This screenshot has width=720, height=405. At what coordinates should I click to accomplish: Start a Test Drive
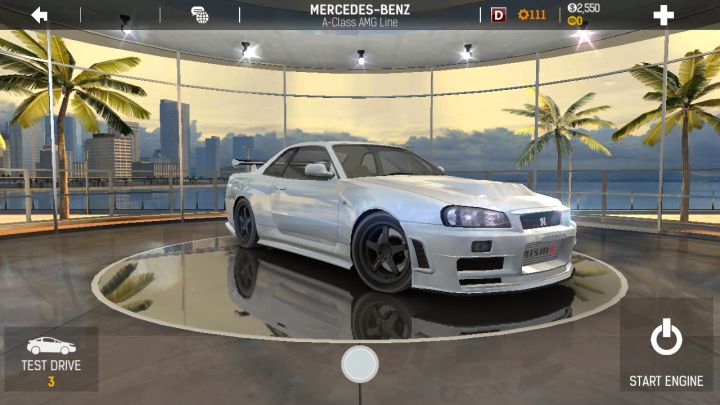tap(51, 358)
